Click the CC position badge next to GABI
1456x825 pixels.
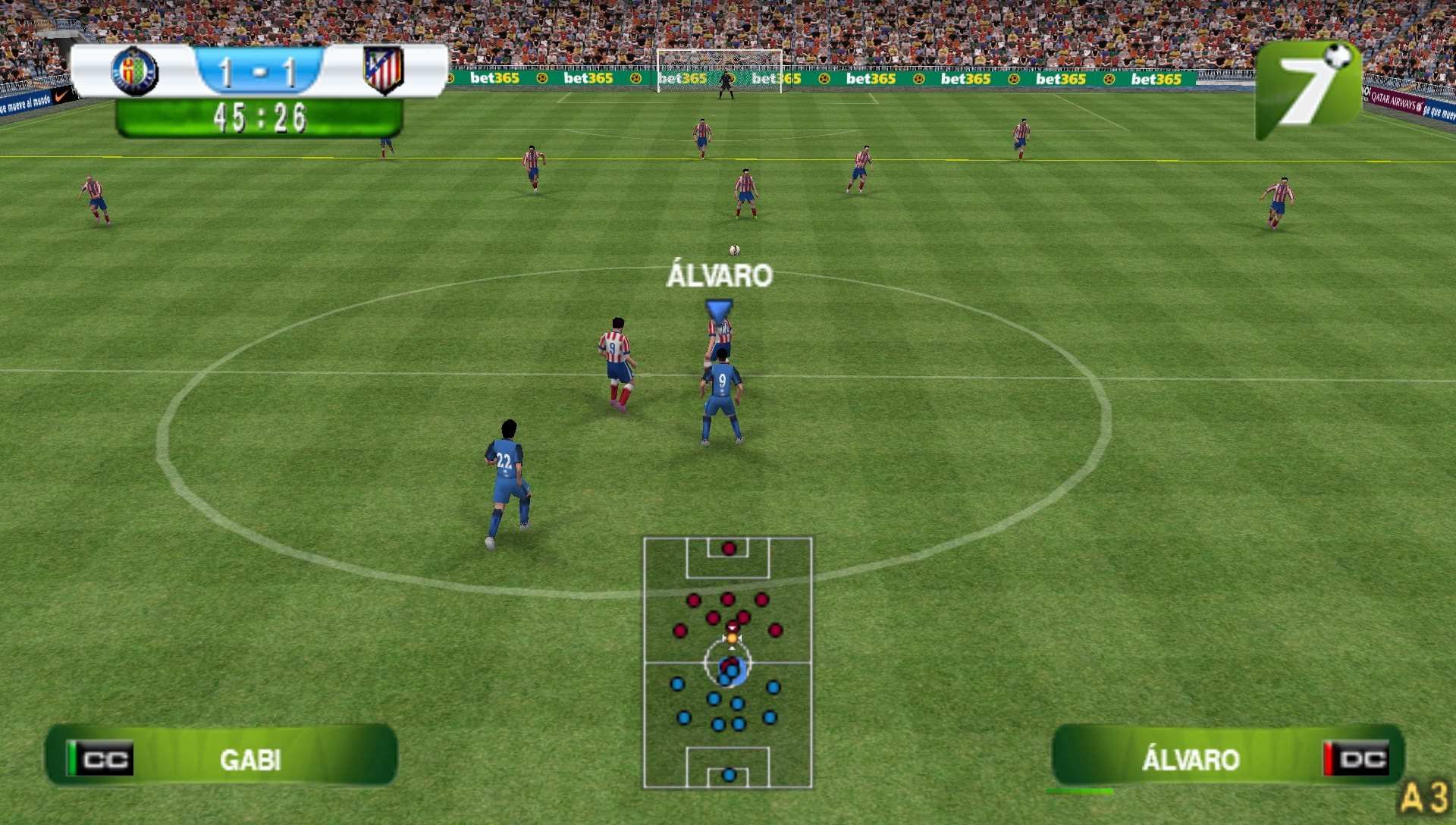click(x=102, y=756)
